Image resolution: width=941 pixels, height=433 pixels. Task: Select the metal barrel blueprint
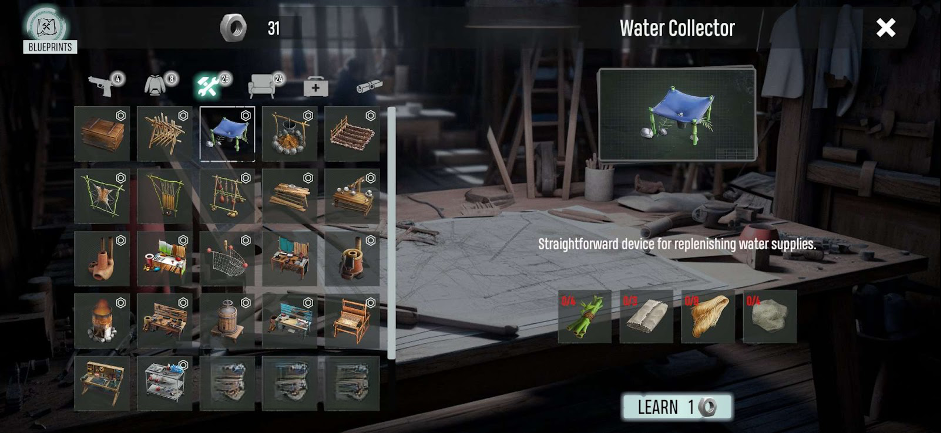pos(227,320)
